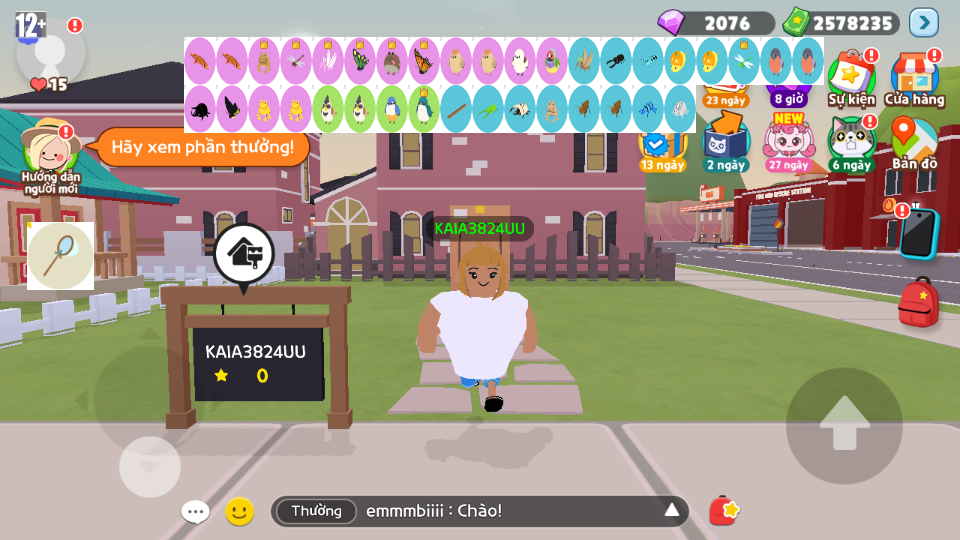The height and width of the screenshot is (540, 960).
Task: Open the Hướng dẫn người mới guide
Action: 50,155
